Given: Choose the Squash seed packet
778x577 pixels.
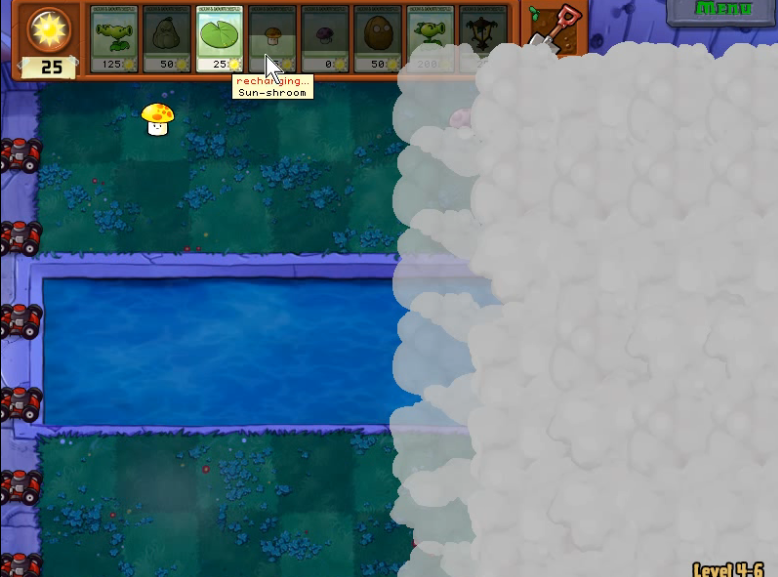Looking at the screenshot, I should pos(168,38).
